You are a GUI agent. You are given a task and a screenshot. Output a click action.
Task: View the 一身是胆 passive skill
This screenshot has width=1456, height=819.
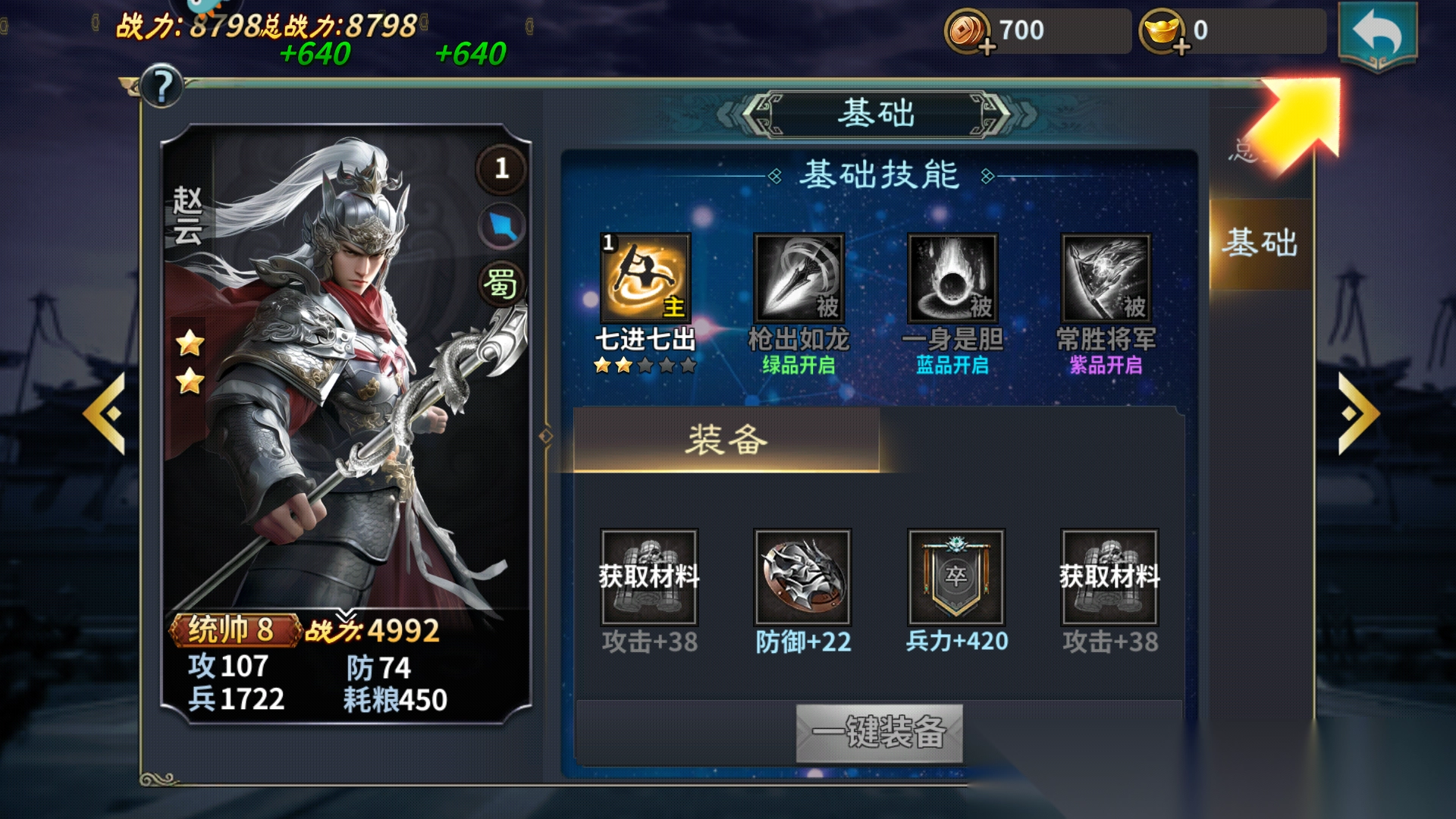coord(952,278)
